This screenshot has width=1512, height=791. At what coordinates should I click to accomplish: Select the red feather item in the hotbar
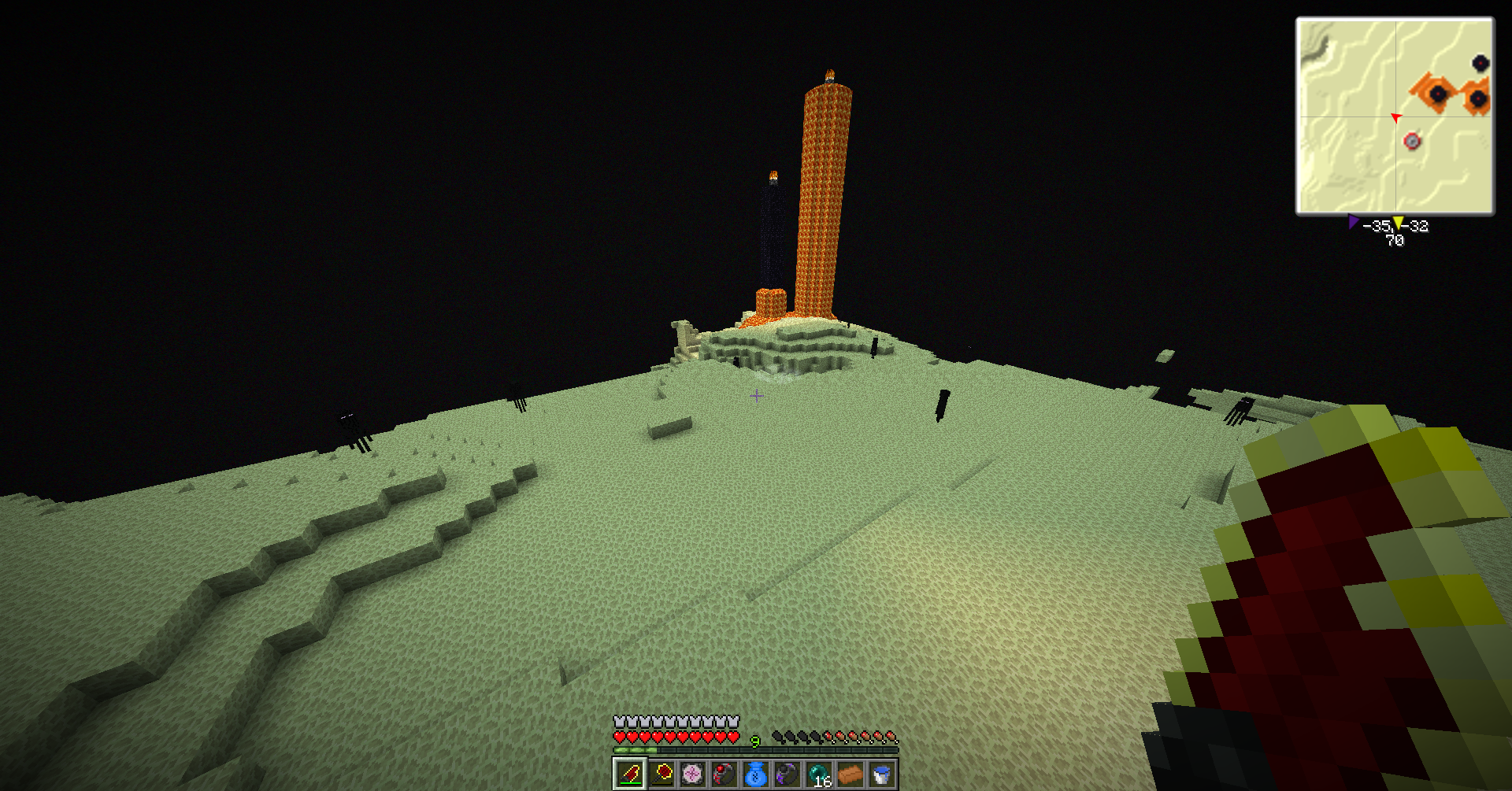pos(629,774)
